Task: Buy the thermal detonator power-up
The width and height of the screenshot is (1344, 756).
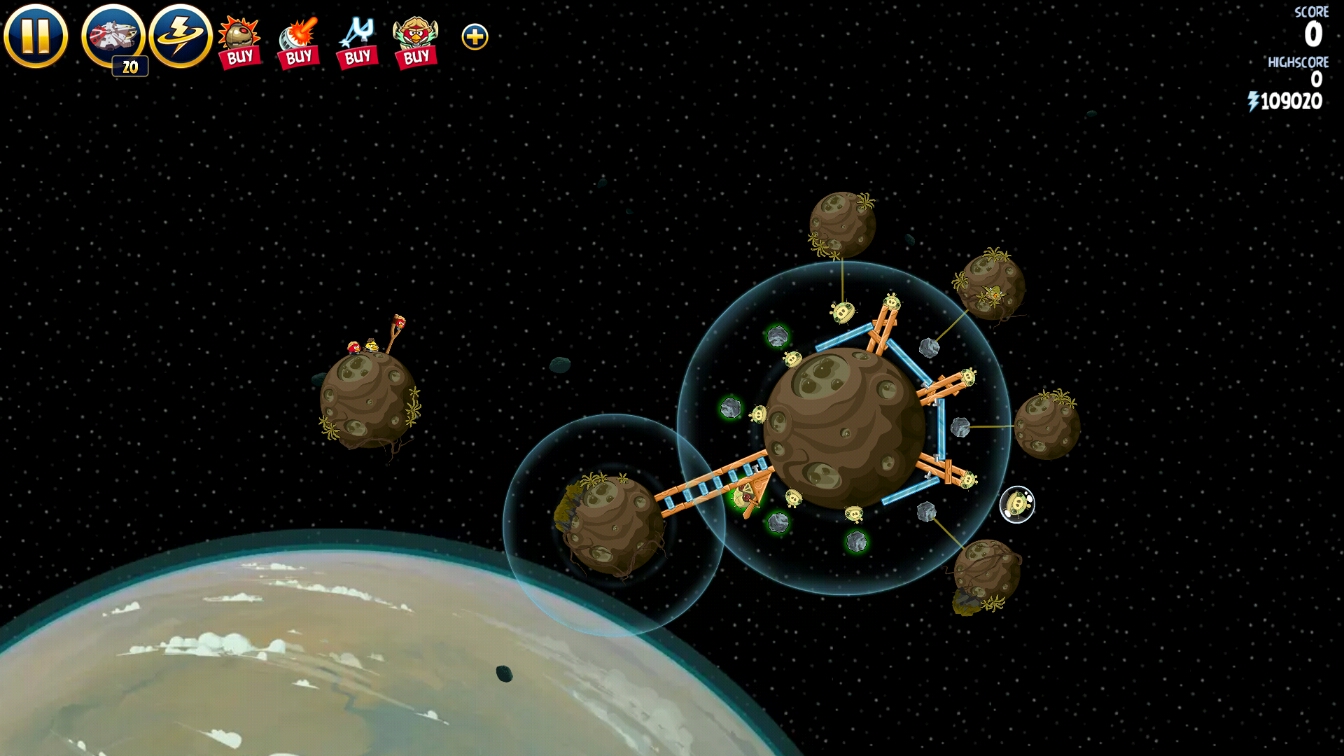Action: [240, 41]
